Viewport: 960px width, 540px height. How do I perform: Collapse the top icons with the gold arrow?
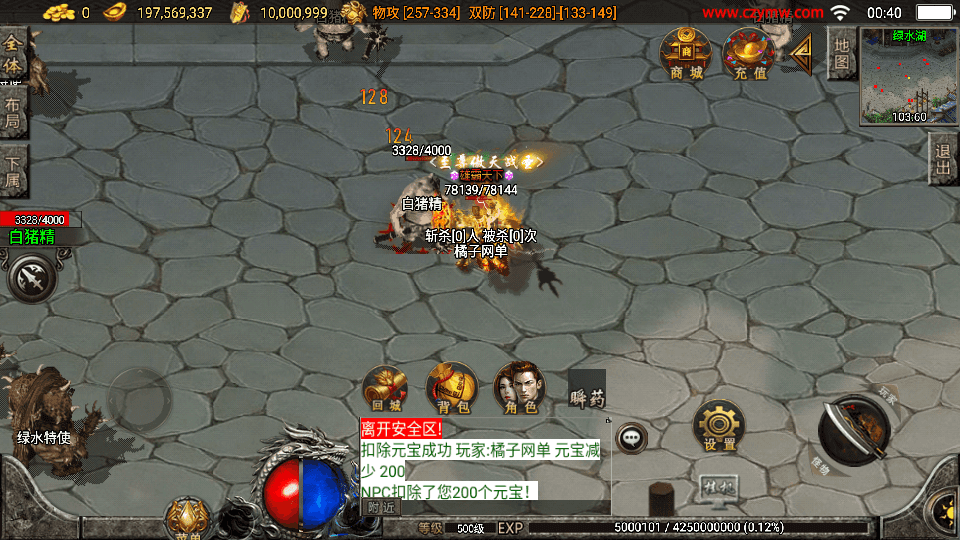pos(802,54)
